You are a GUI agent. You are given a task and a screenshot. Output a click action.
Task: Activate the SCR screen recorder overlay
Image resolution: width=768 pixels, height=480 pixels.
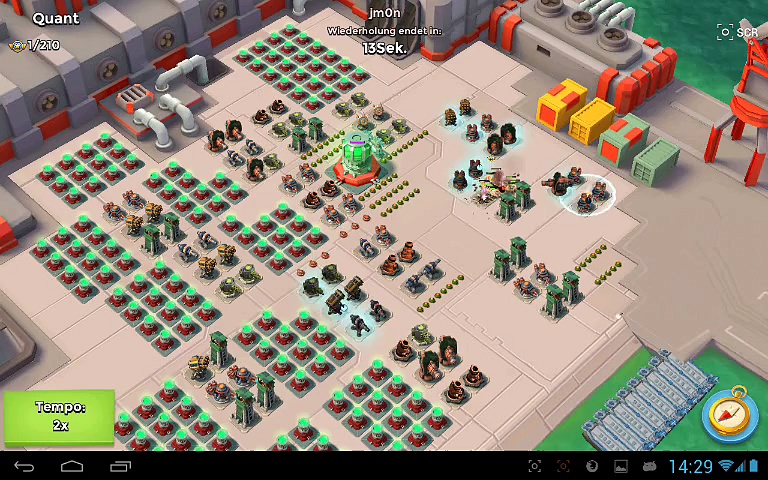point(737,32)
